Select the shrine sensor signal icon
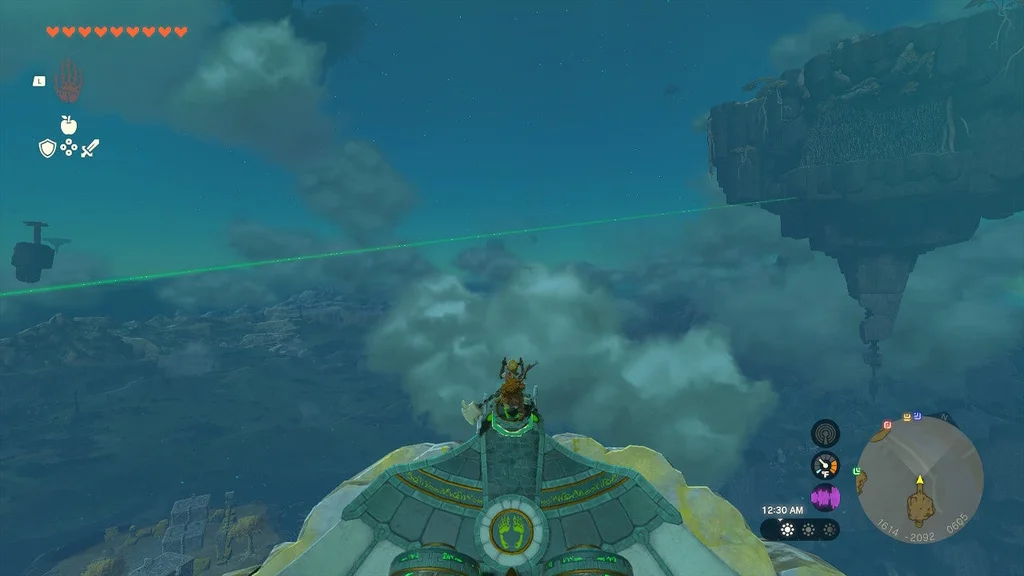Screen dimensions: 1024x576 click(825, 433)
